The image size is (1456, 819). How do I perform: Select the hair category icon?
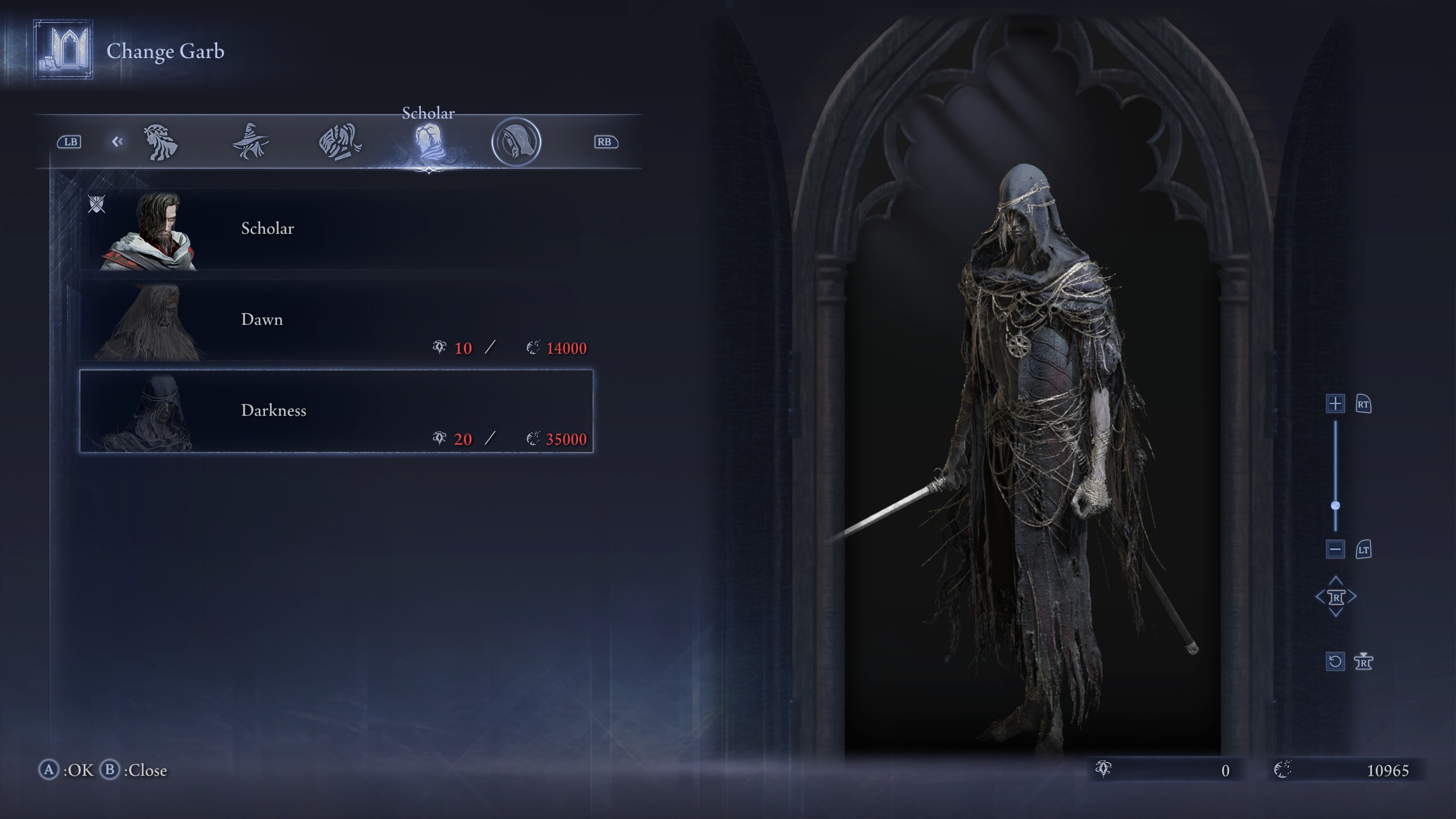[161, 141]
